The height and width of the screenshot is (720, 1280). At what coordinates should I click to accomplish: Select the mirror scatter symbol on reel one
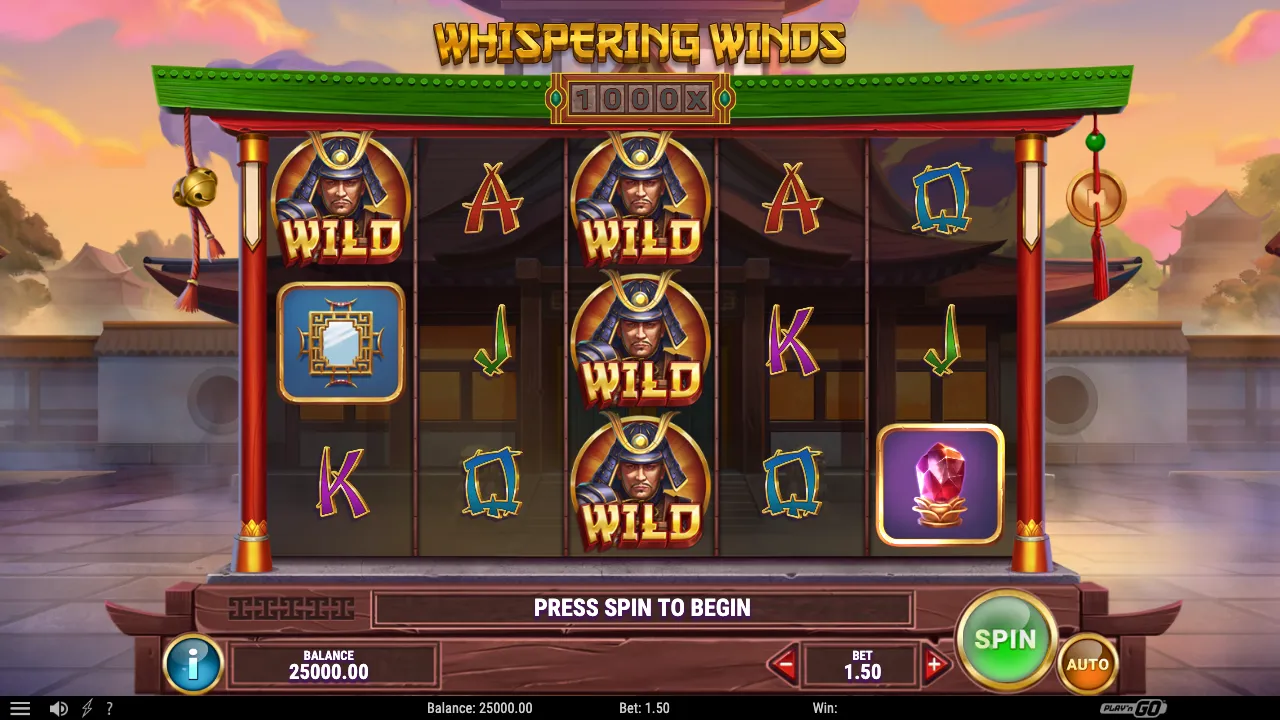pyautogui.click(x=340, y=343)
